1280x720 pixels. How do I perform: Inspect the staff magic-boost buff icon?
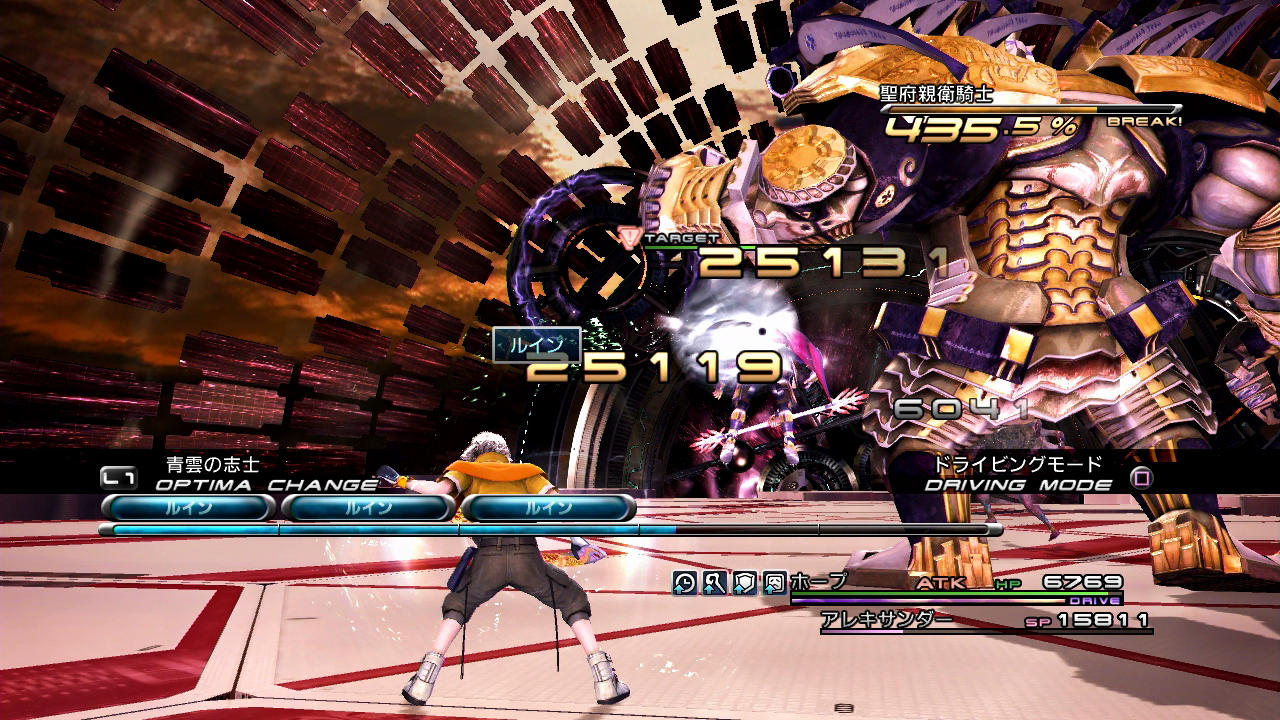click(714, 583)
